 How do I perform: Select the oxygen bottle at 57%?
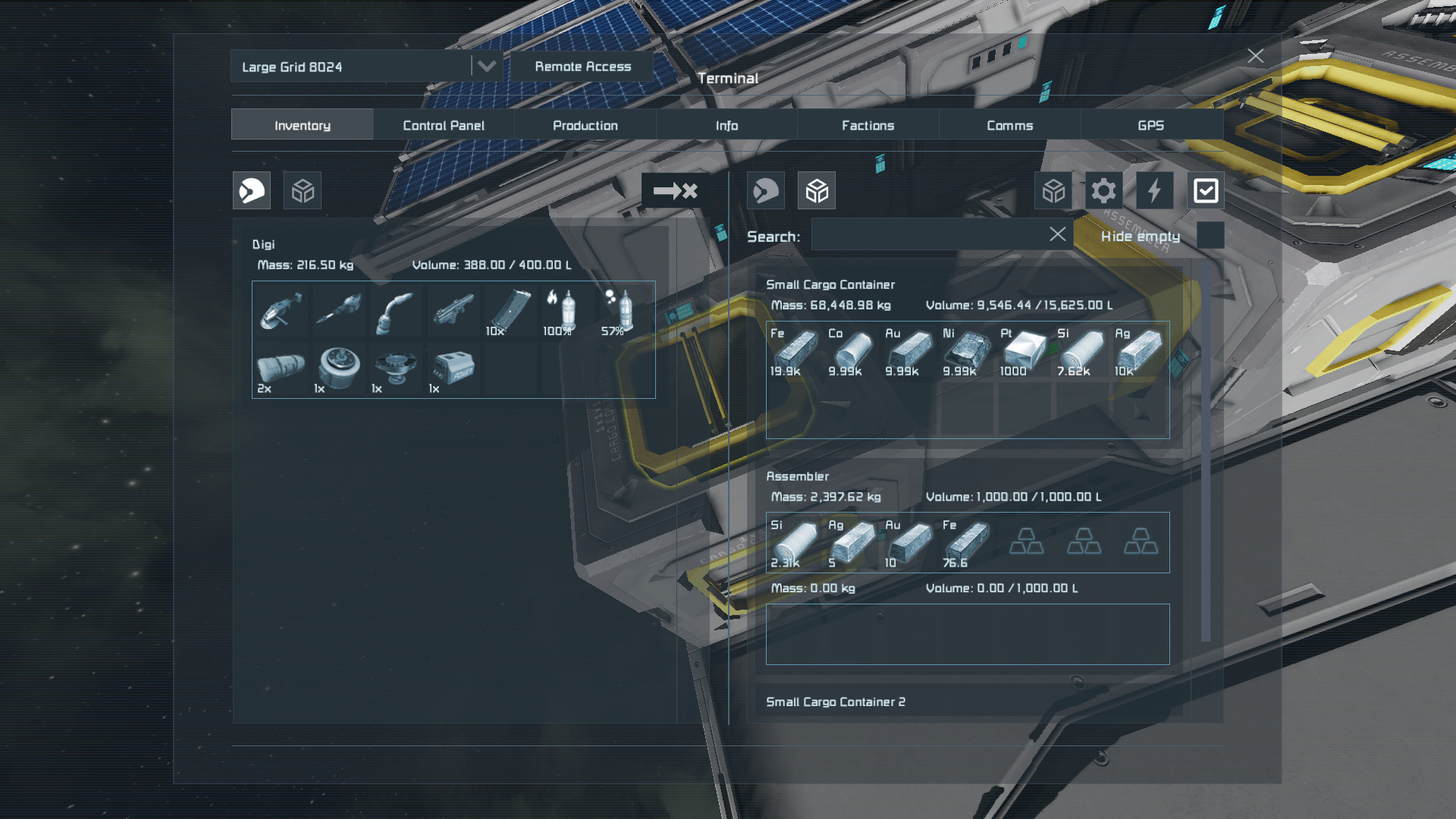(x=622, y=311)
